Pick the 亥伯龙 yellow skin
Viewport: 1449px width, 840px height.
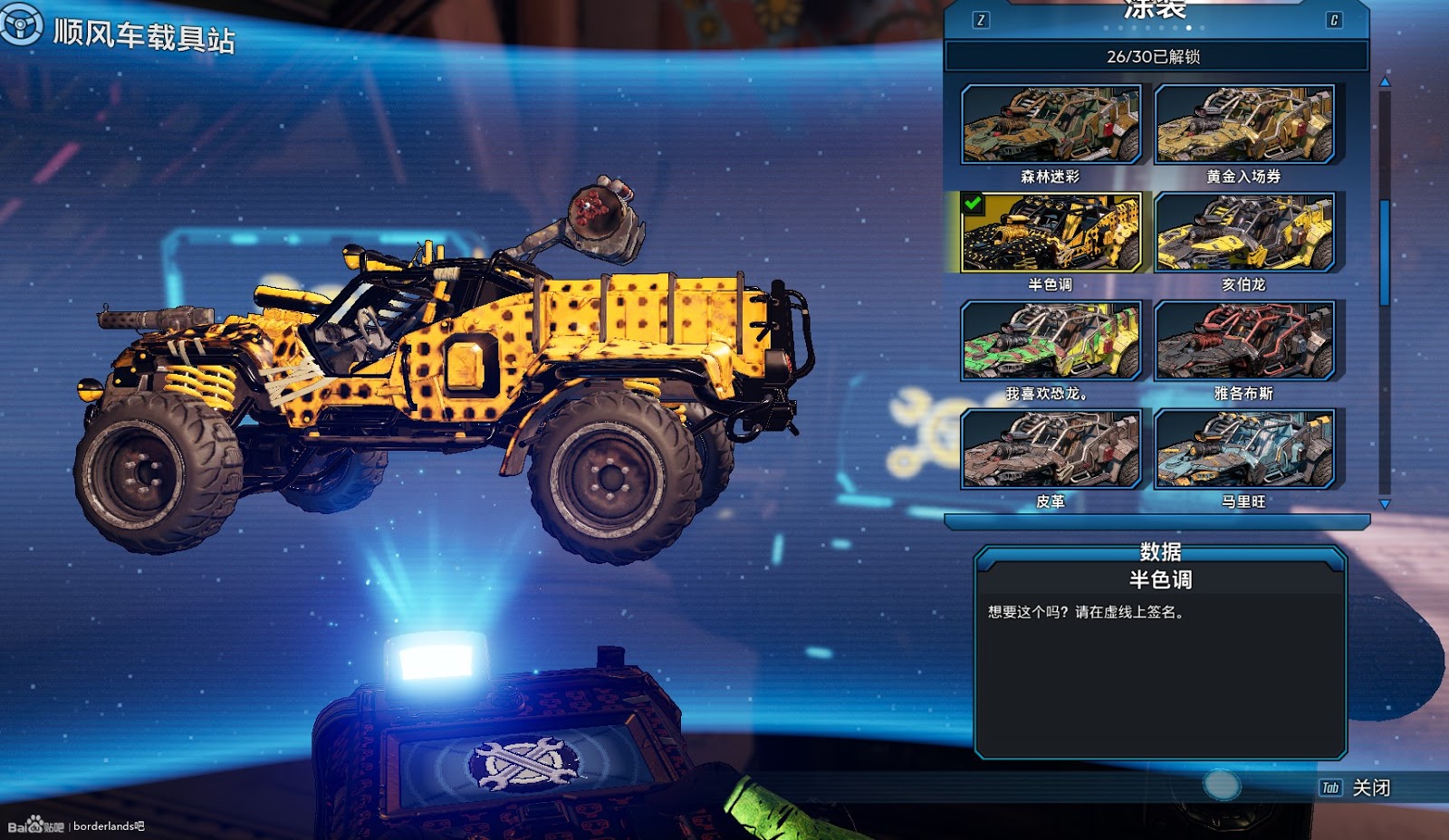(x=1244, y=233)
